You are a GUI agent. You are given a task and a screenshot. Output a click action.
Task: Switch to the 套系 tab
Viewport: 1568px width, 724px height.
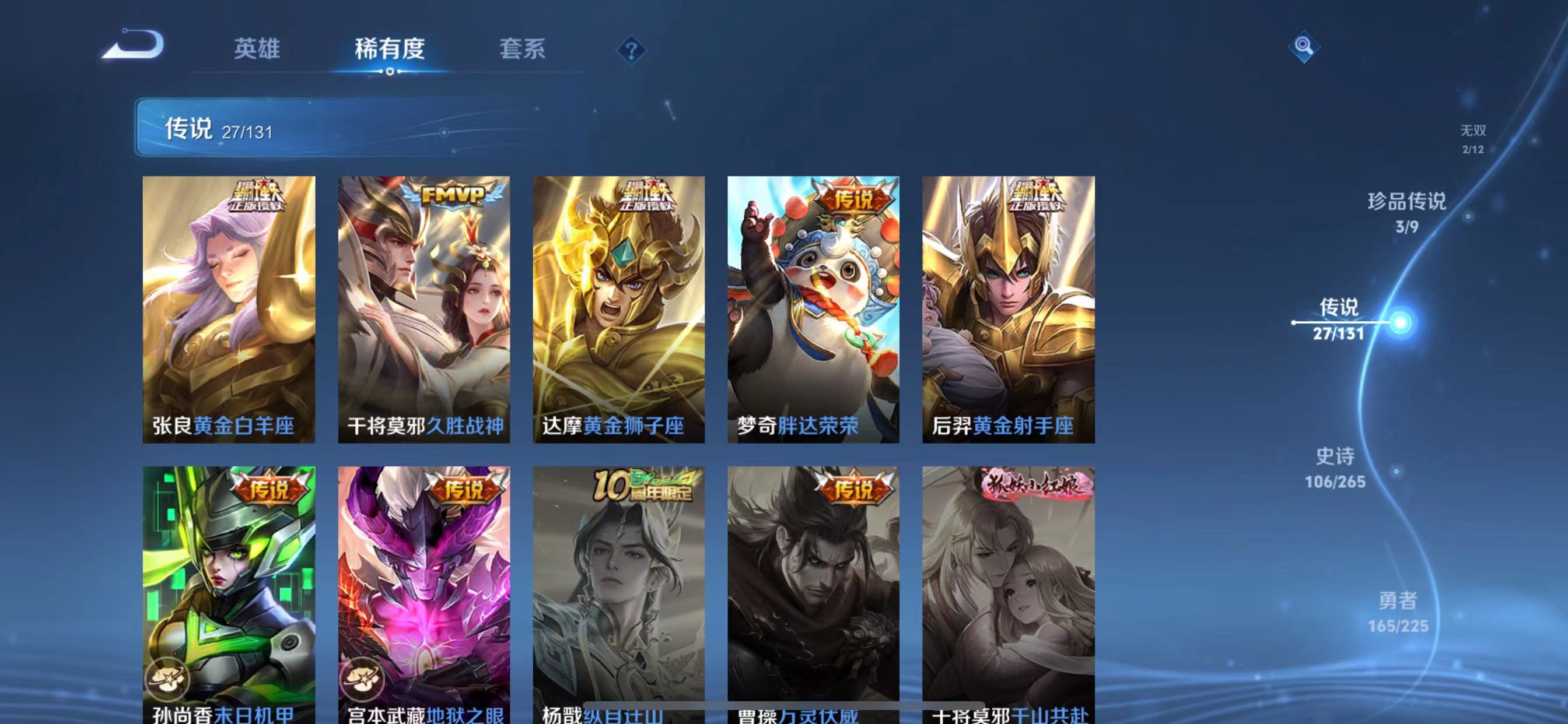pos(522,51)
